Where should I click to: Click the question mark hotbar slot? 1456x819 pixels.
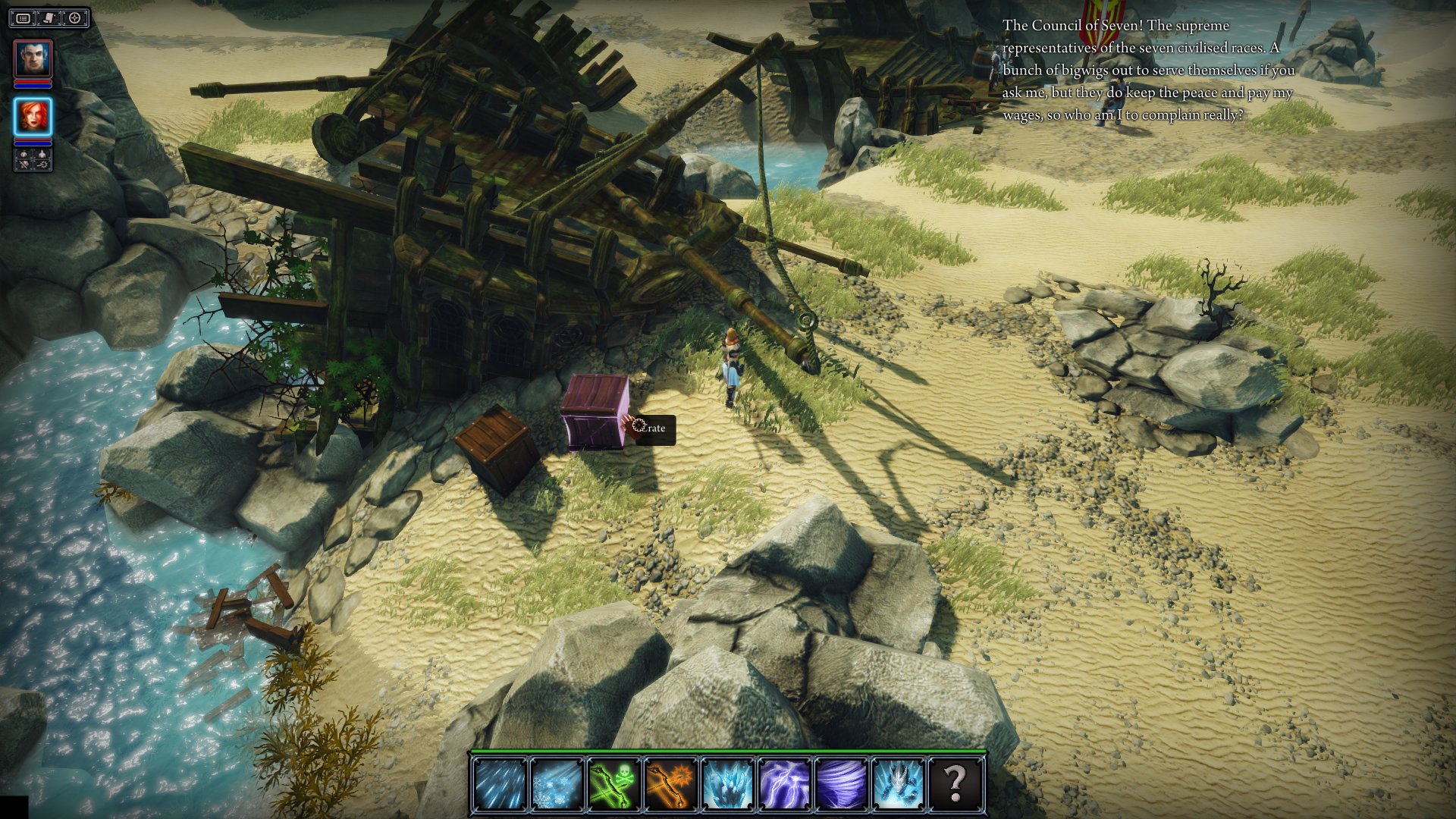(955, 783)
